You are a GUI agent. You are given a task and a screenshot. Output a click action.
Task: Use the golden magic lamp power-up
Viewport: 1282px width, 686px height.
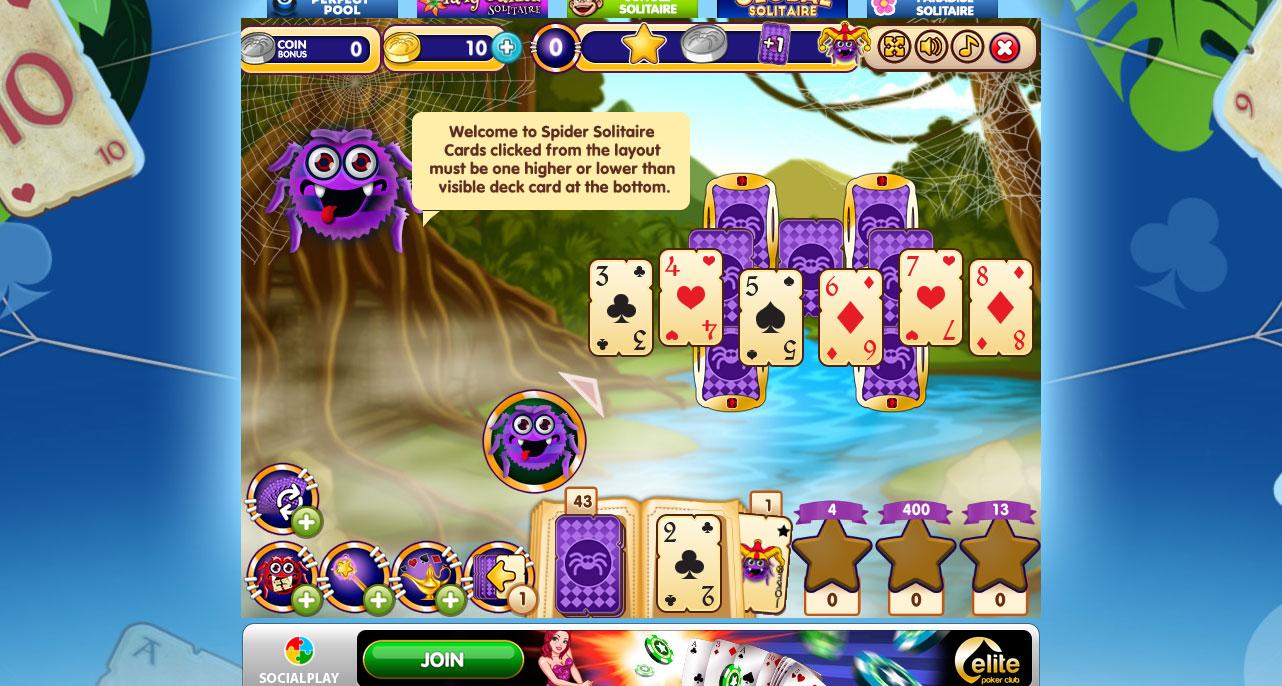coord(426,575)
